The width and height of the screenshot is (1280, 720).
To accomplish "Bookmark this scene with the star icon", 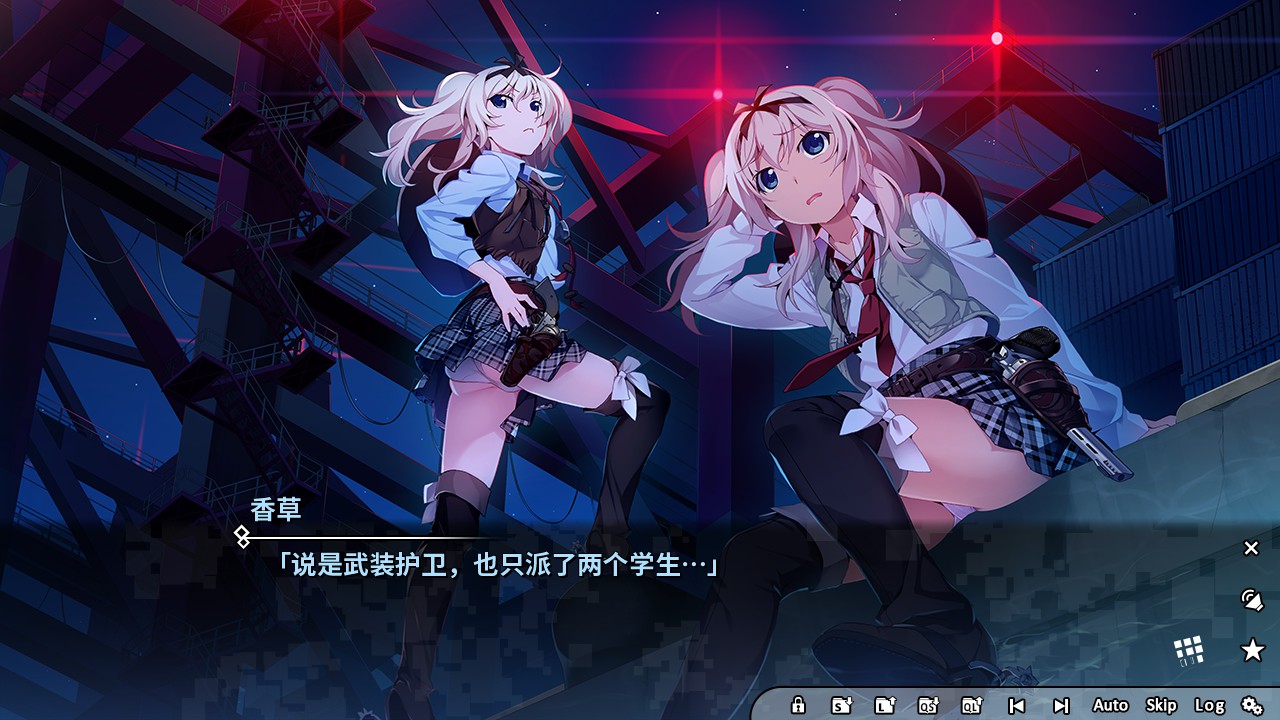I will (x=1250, y=648).
